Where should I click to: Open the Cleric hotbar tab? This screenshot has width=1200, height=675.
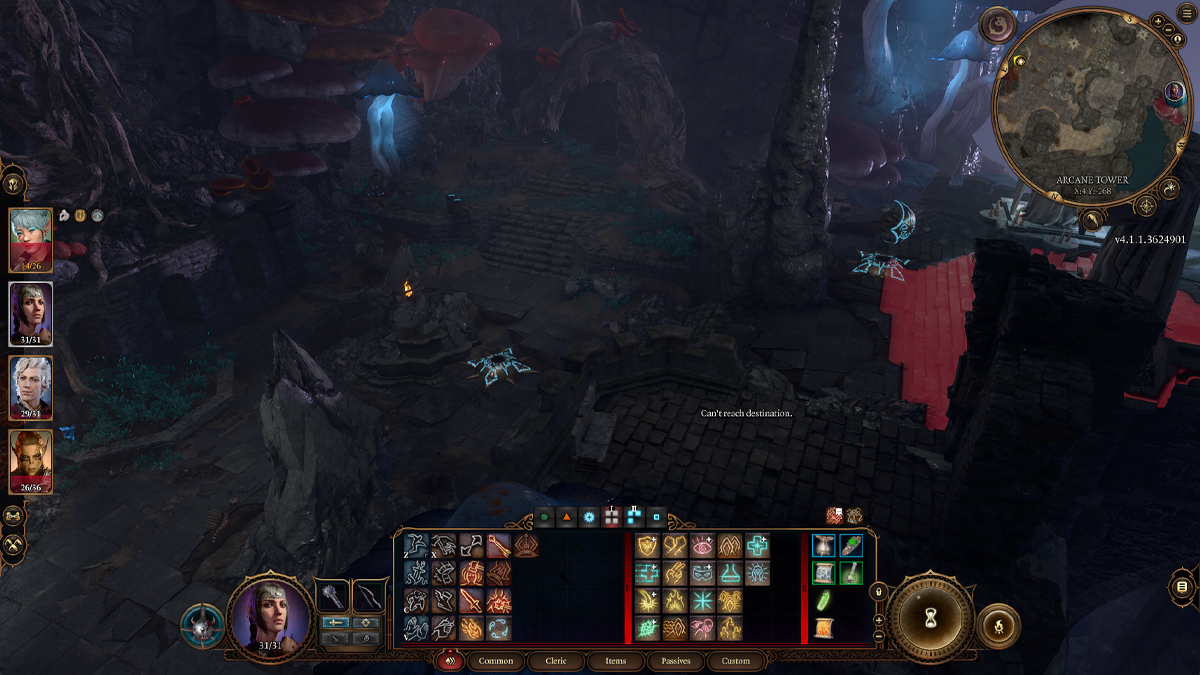coord(555,661)
